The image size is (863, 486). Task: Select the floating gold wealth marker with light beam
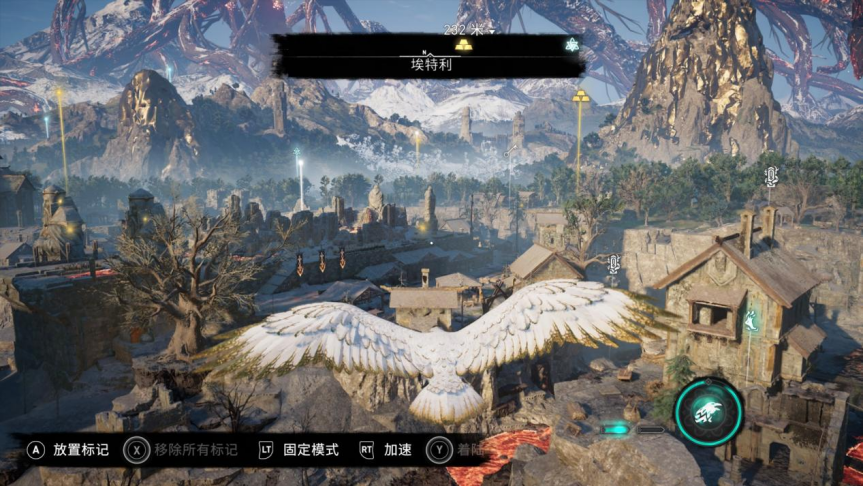[x=580, y=97]
